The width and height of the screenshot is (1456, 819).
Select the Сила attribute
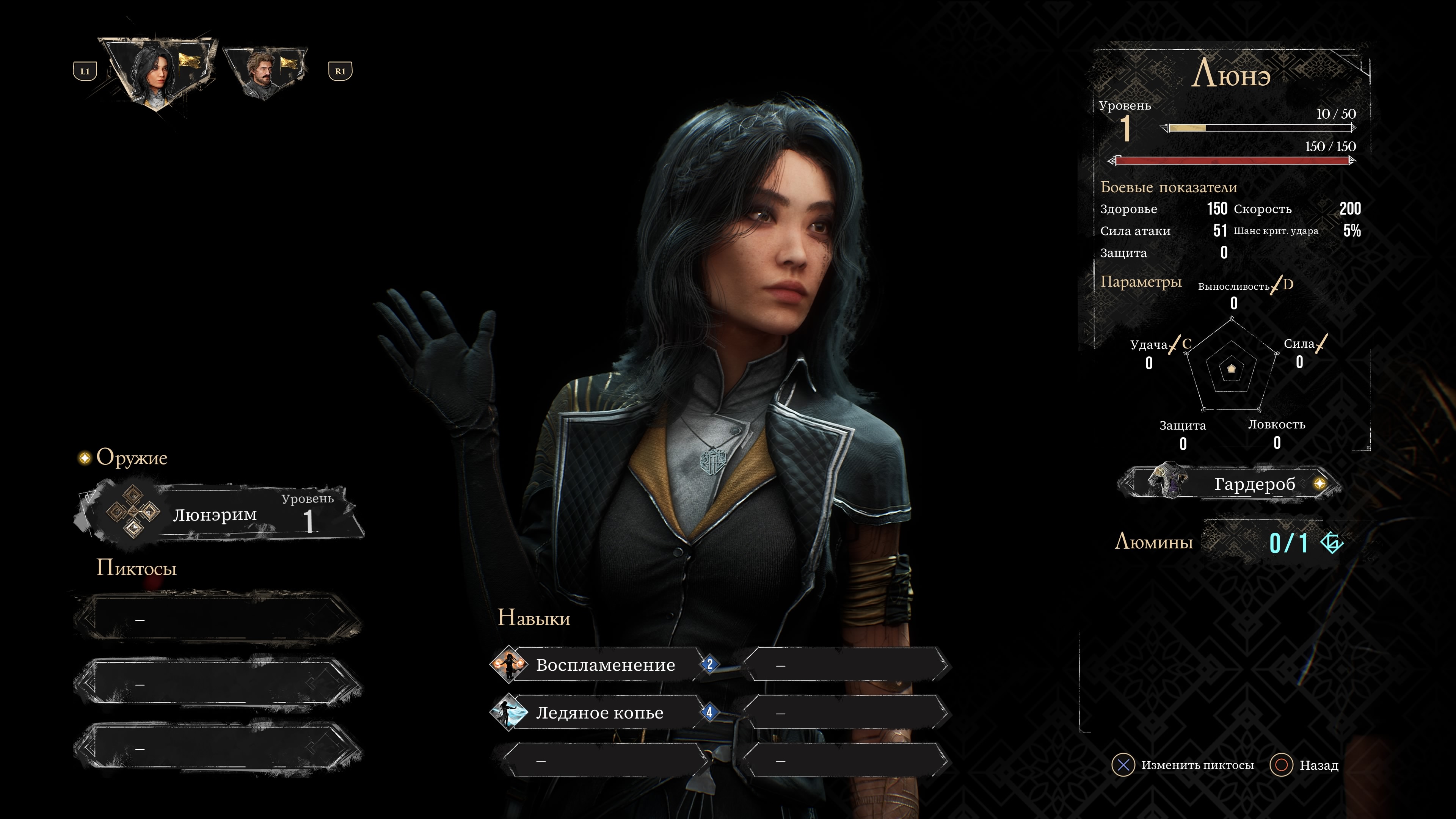click(1299, 344)
